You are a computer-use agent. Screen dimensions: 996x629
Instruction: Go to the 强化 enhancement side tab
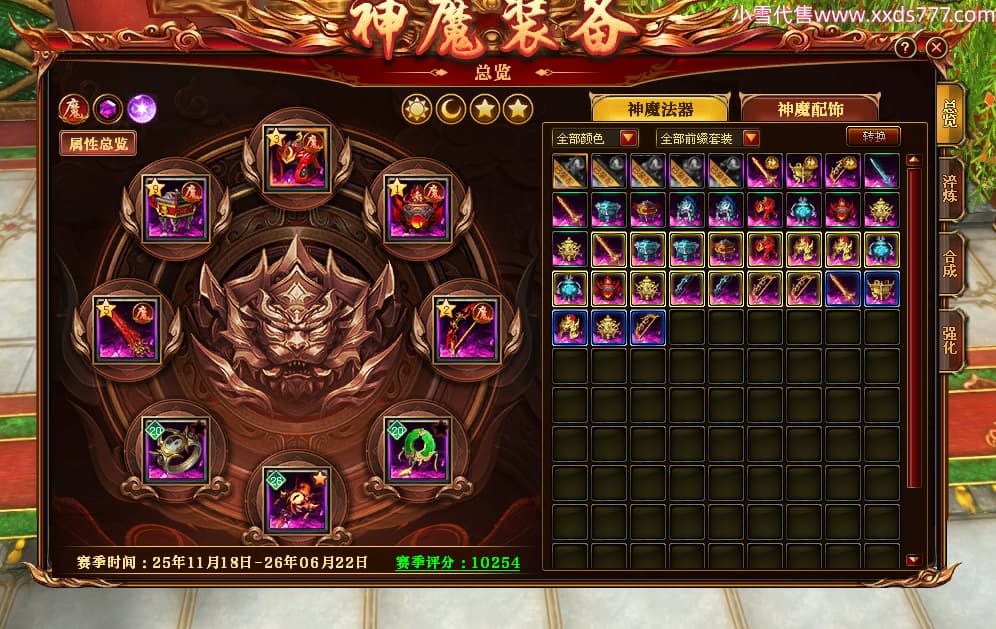(950, 340)
